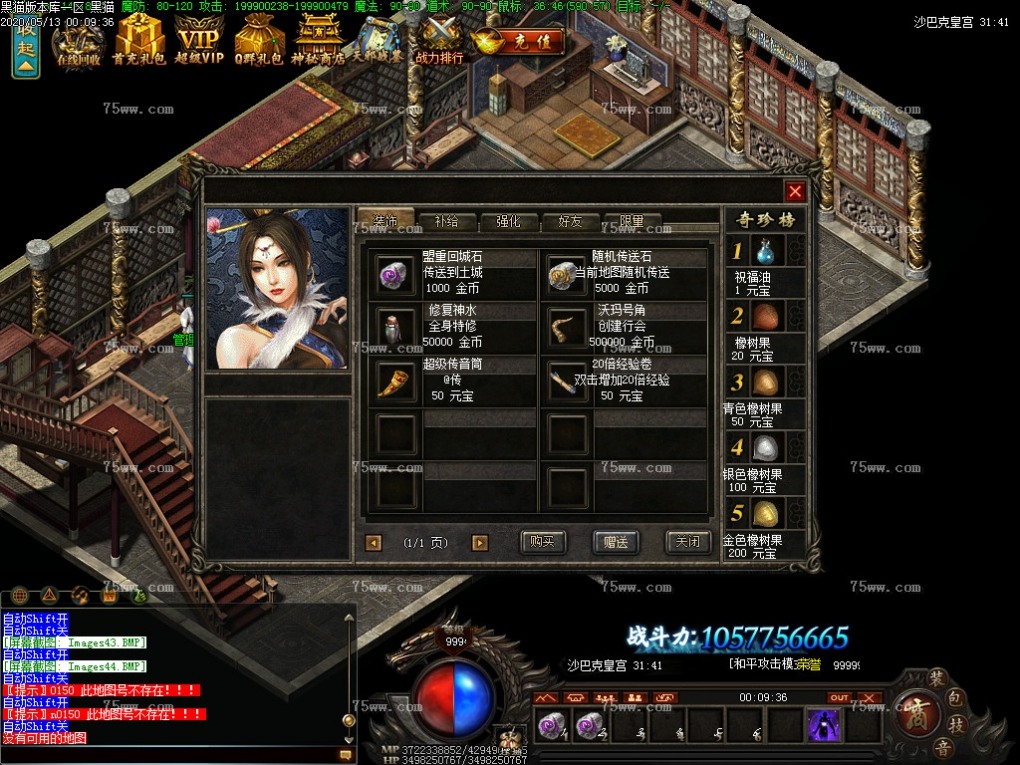Click the 赠送 gift button
Viewport: 1020px width, 765px height.
click(615, 542)
